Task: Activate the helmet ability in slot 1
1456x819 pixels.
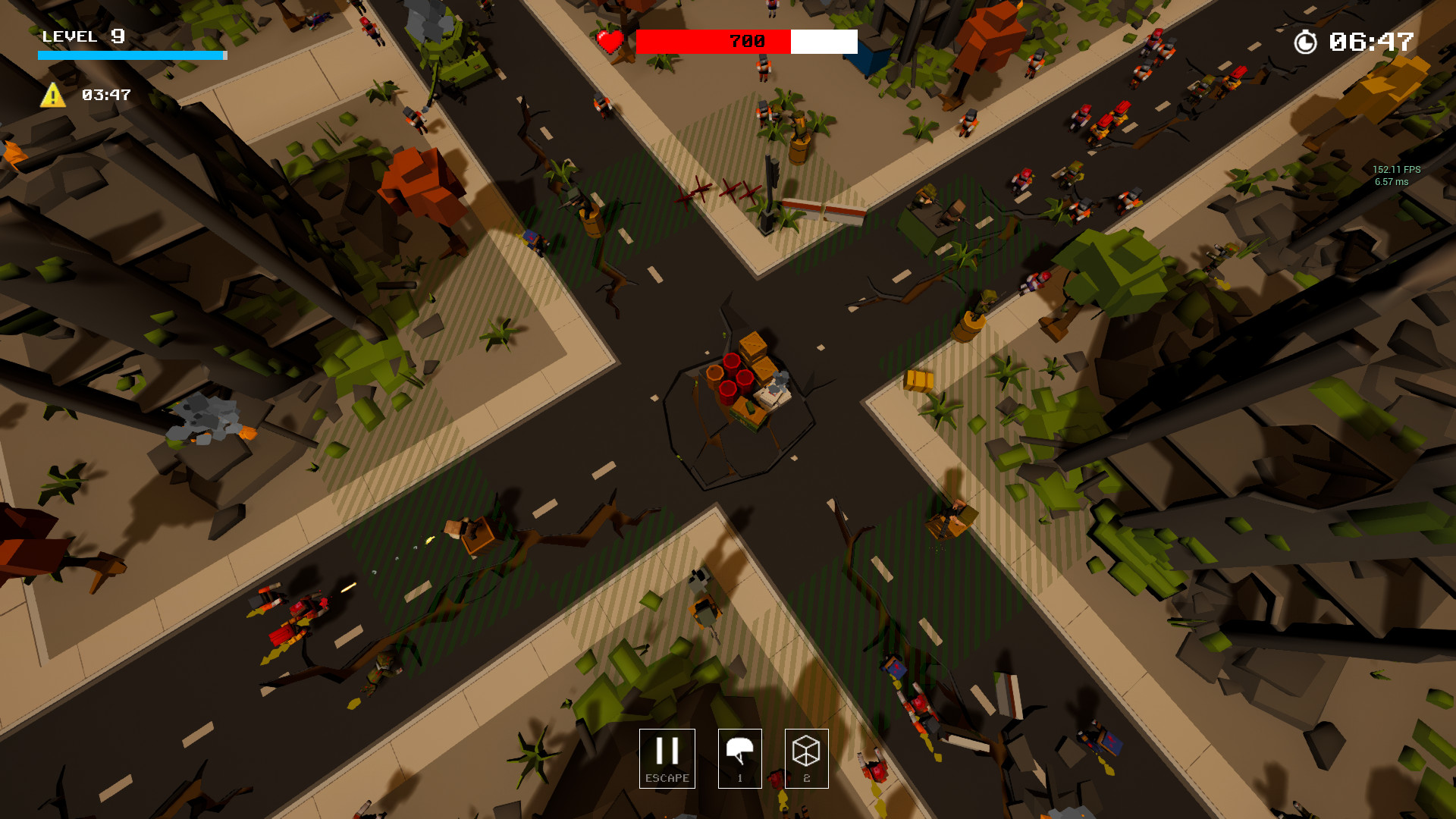Action: click(x=739, y=758)
